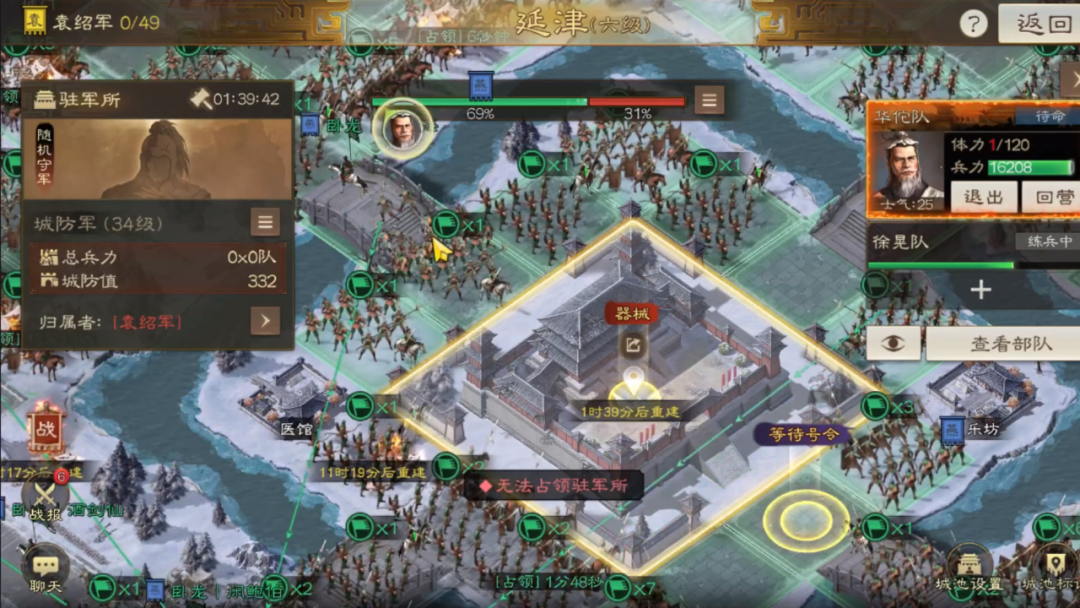The width and height of the screenshot is (1080, 608).
Task: Select the general portrait beside the progress bar
Action: click(x=403, y=129)
